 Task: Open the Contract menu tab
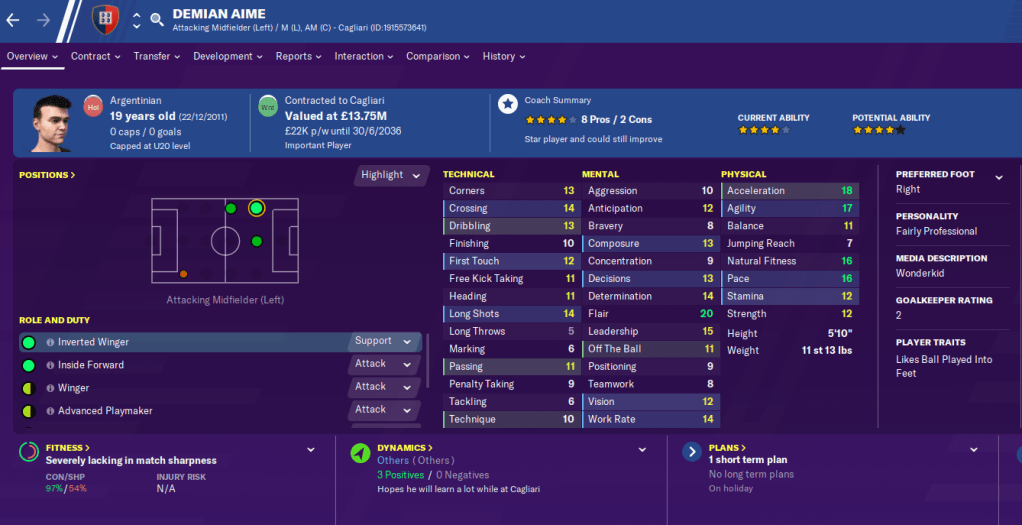pyautogui.click(x=95, y=57)
